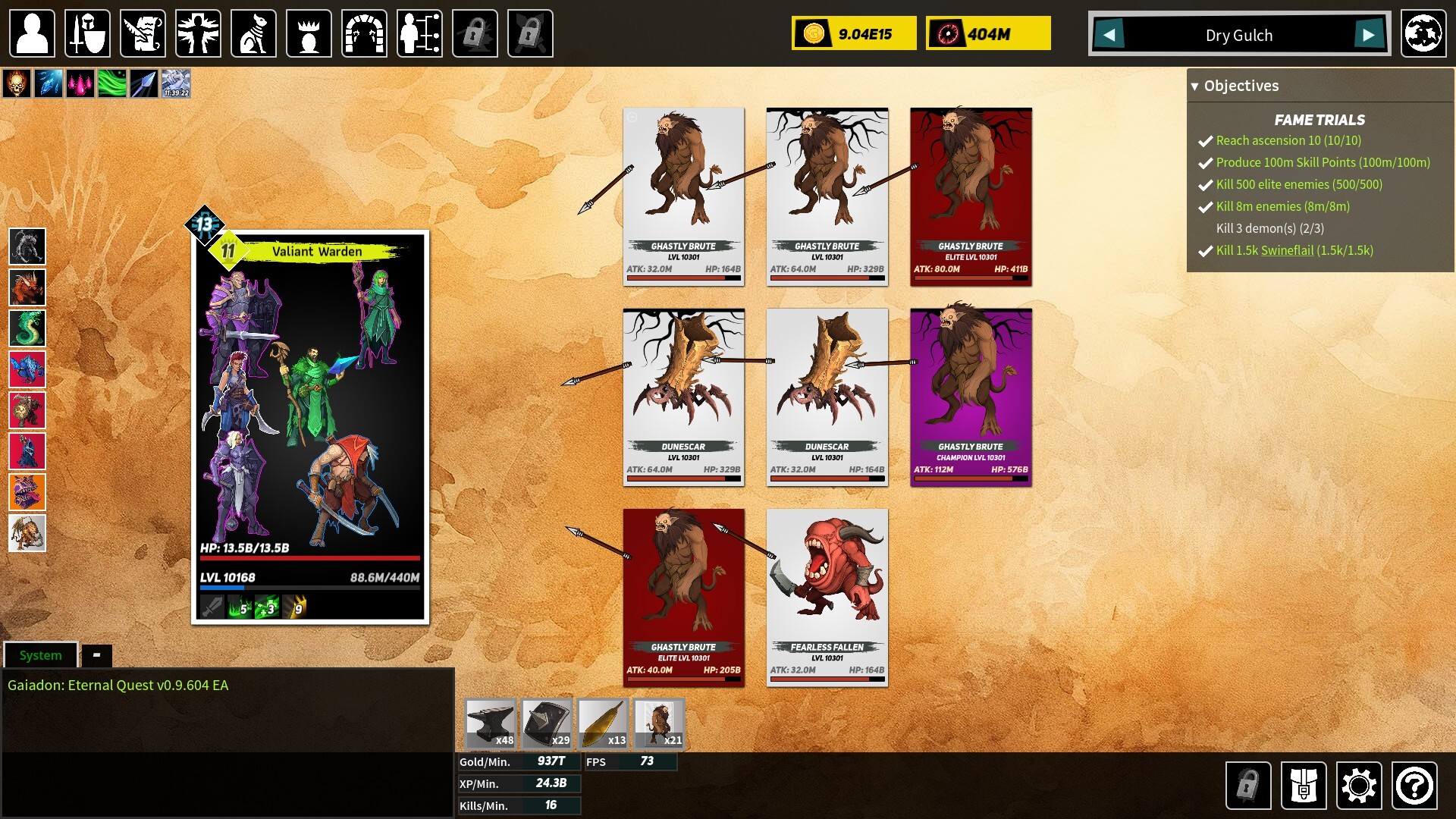The width and height of the screenshot is (1456, 819).
Task: Minimize the chat log panel
Action: pos(96,655)
